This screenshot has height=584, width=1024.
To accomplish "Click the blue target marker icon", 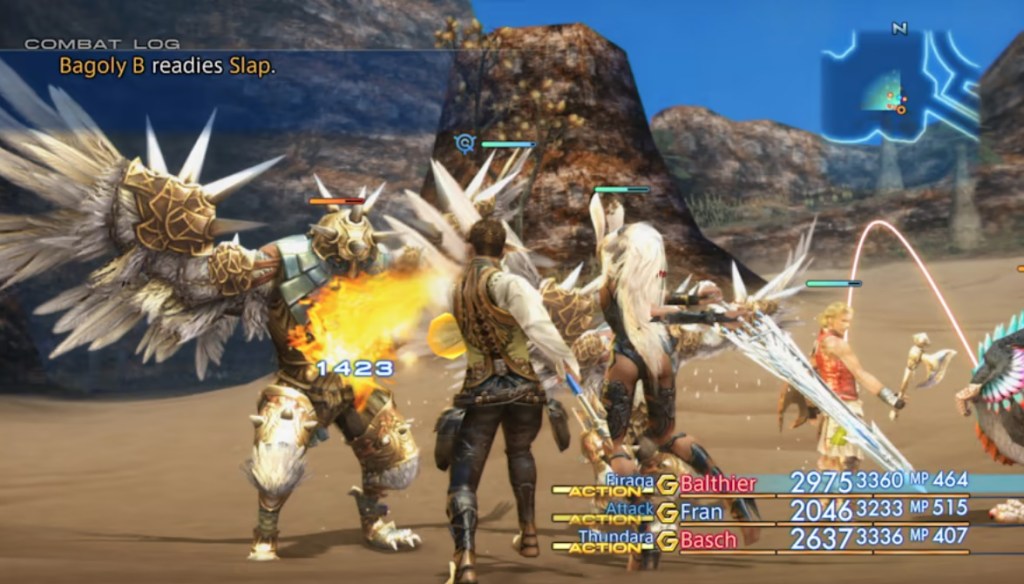I will tap(464, 145).
